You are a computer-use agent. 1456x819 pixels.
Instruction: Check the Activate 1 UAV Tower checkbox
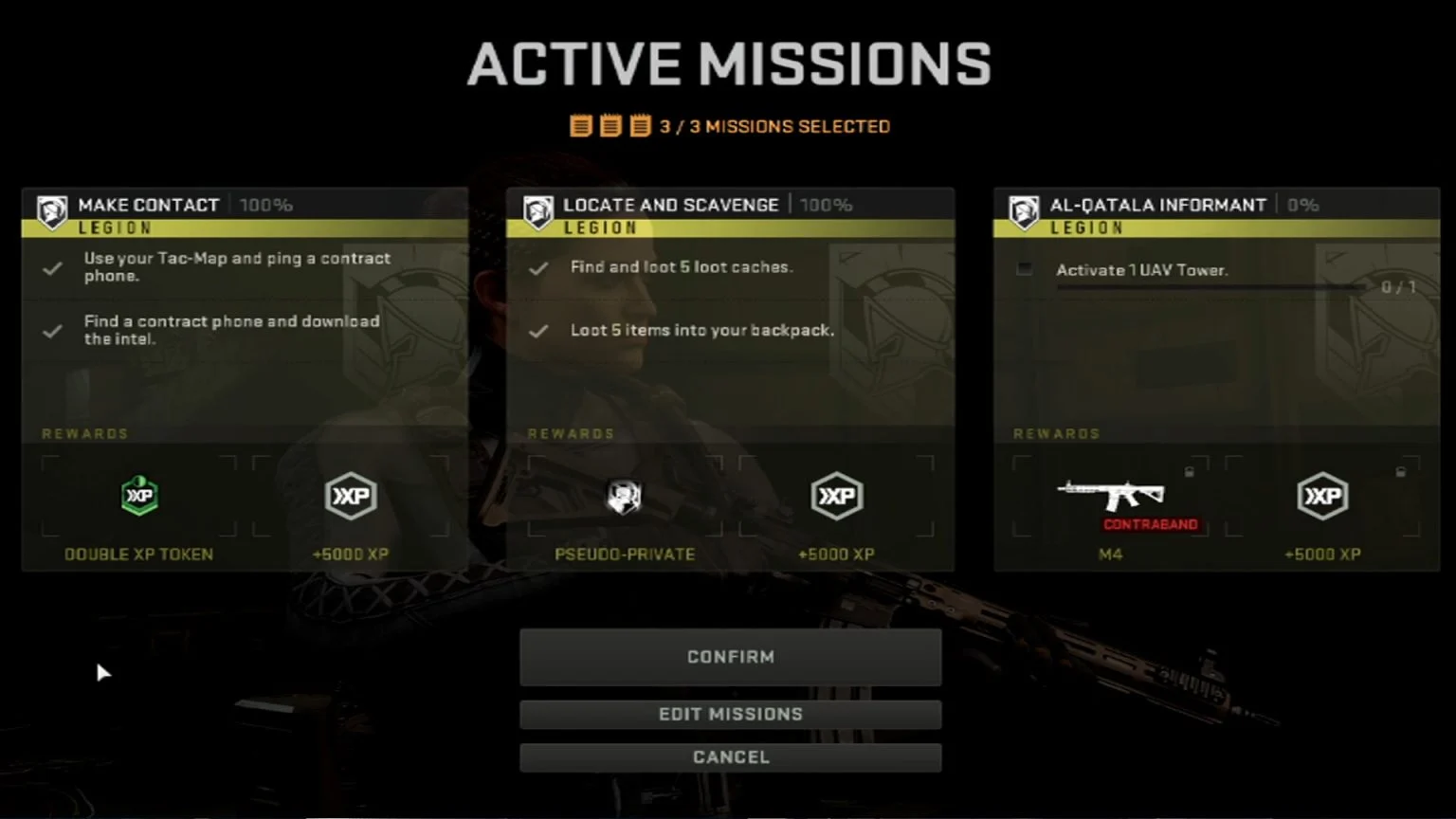(x=1024, y=269)
